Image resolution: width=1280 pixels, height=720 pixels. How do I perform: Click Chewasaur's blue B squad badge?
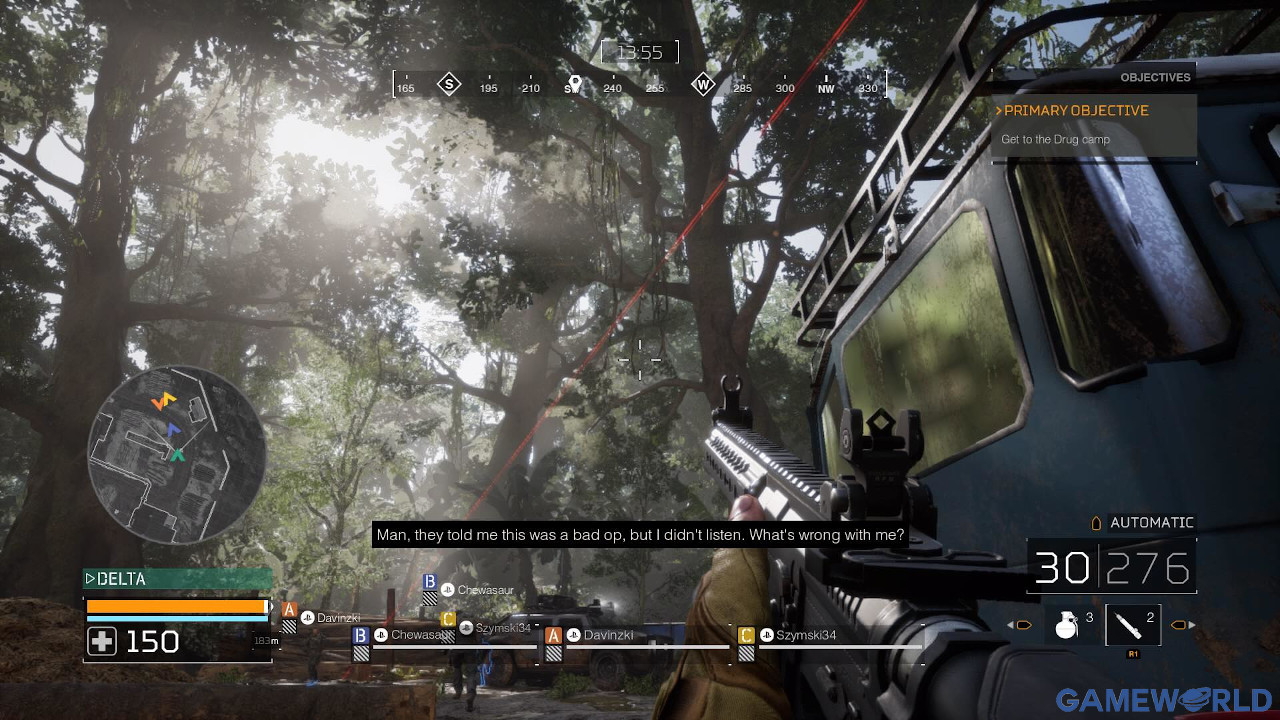point(431,580)
